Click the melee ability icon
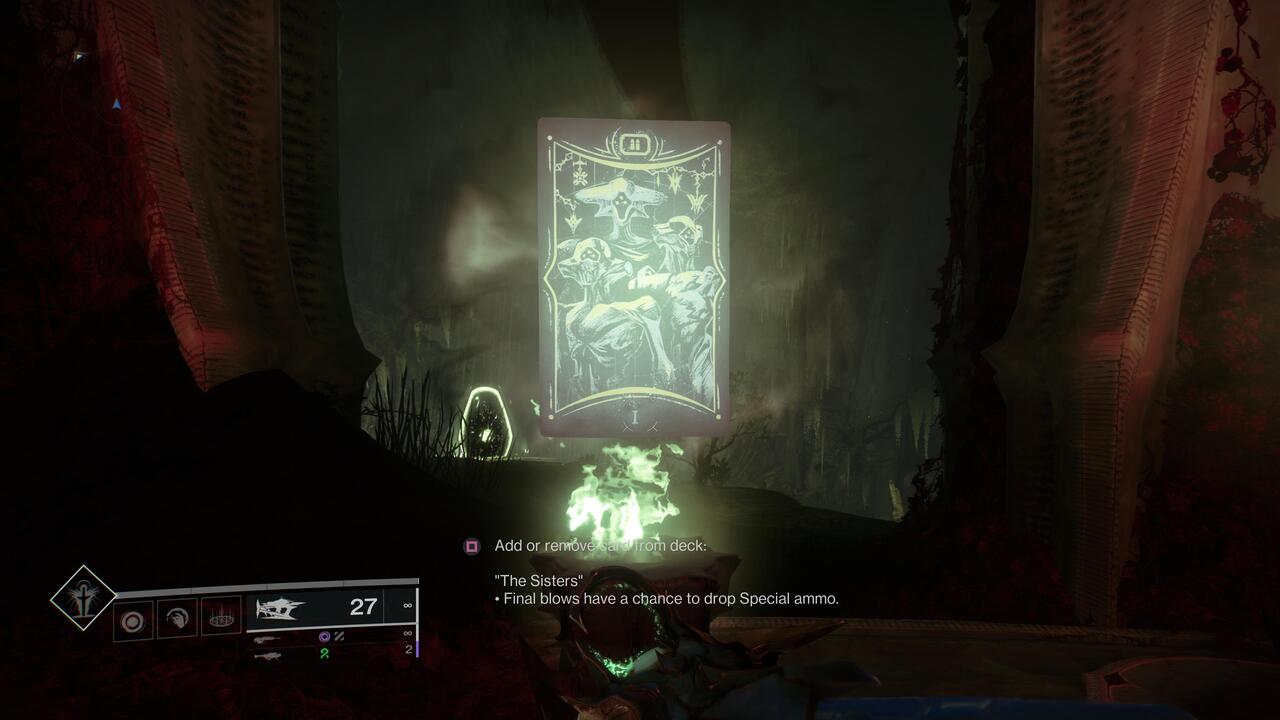Image resolution: width=1280 pixels, height=720 pixels. [176, 618]
